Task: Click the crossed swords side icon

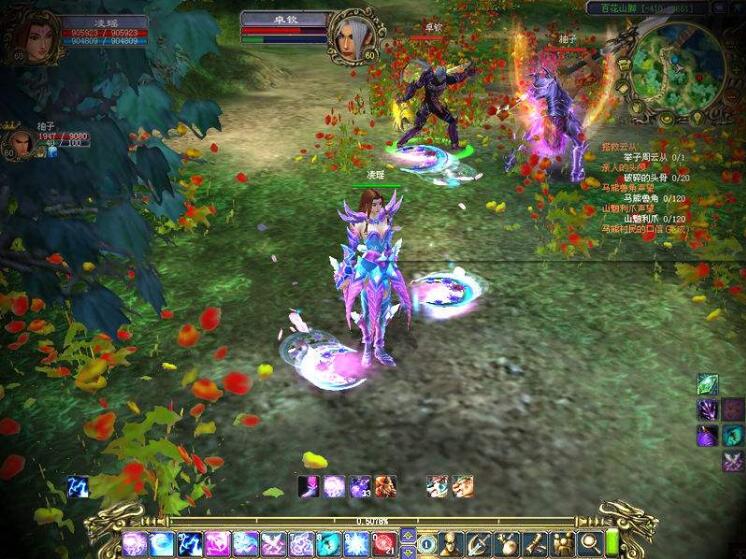Action: click(x=733, y=461)
